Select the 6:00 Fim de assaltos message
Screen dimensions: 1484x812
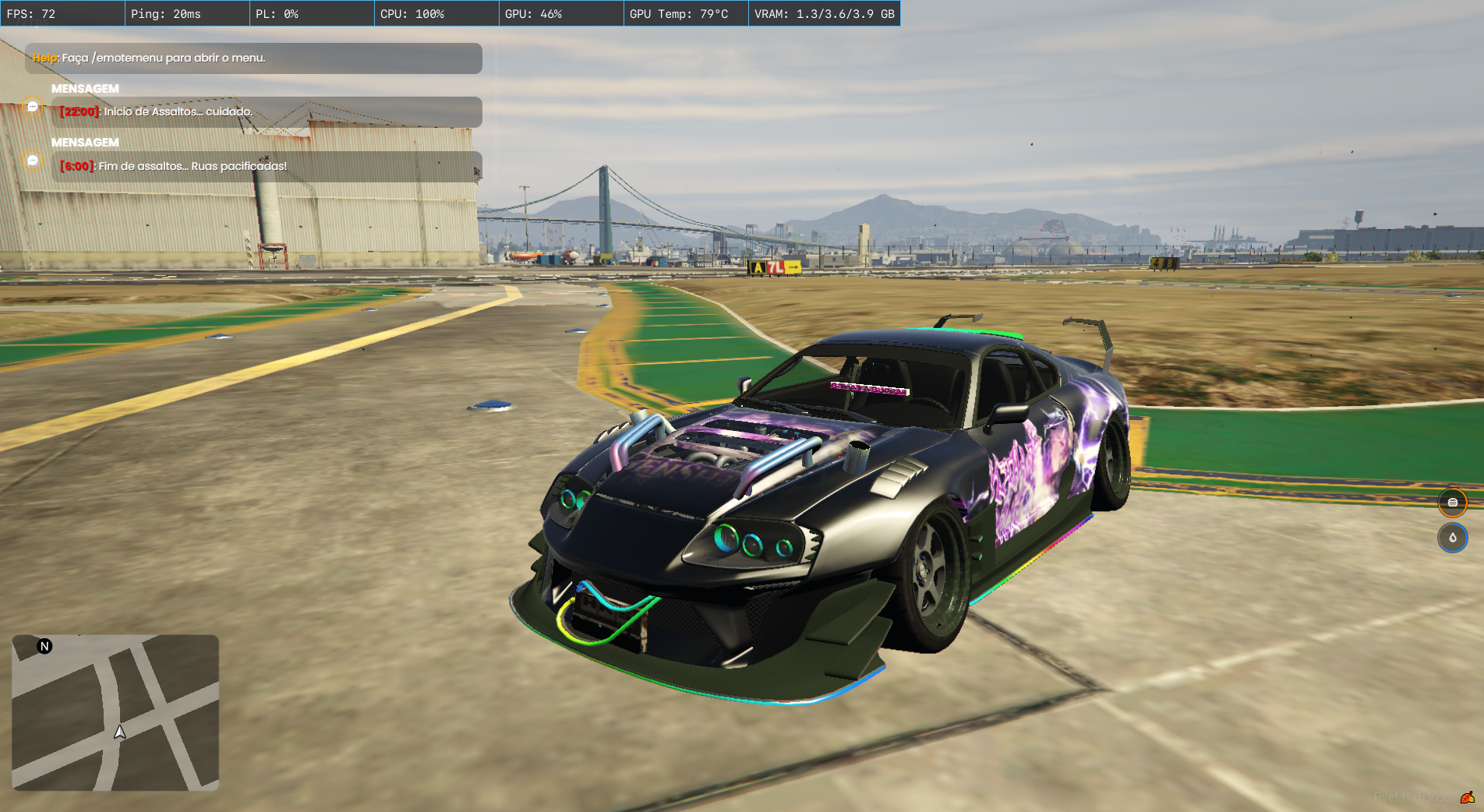point(267,167)
